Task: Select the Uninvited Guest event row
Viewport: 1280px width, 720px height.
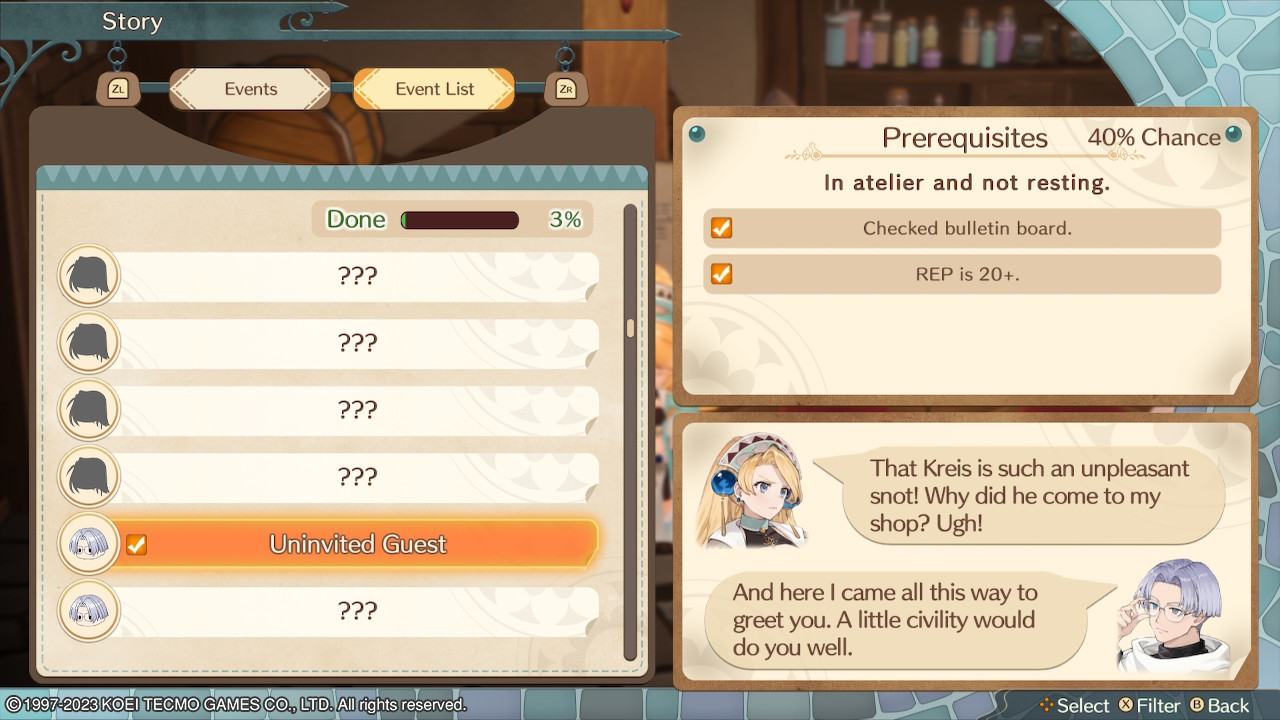Action: pyautogui.click(x=356, y=544)
